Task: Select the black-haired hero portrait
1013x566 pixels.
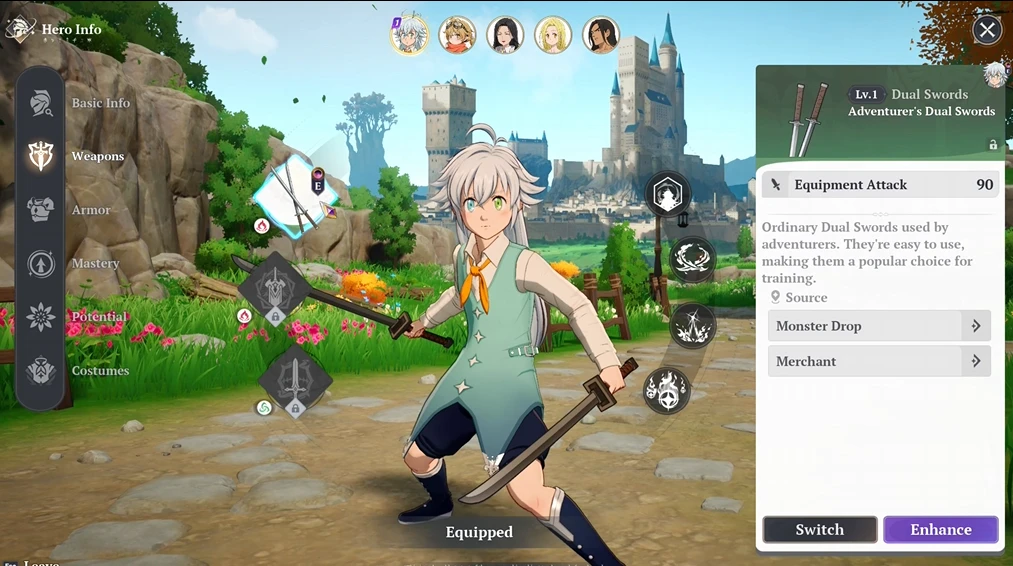Action: 505,35
